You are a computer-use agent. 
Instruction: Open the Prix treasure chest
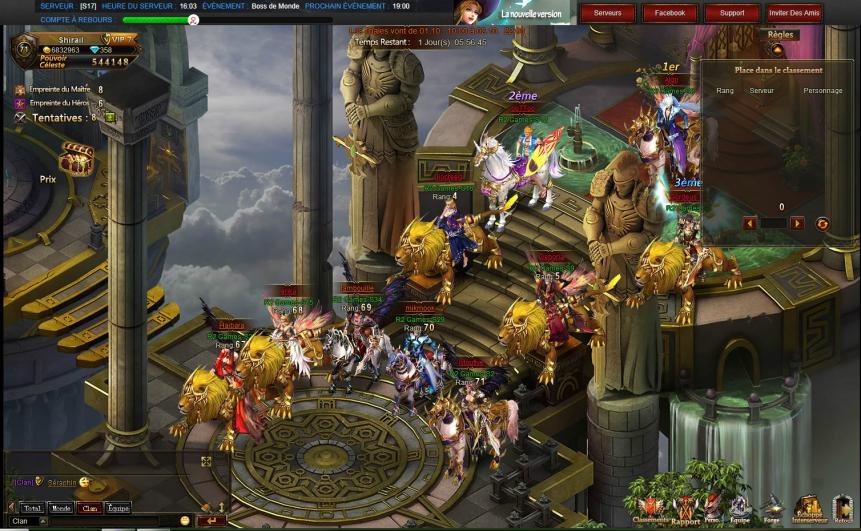coord(76,158)
